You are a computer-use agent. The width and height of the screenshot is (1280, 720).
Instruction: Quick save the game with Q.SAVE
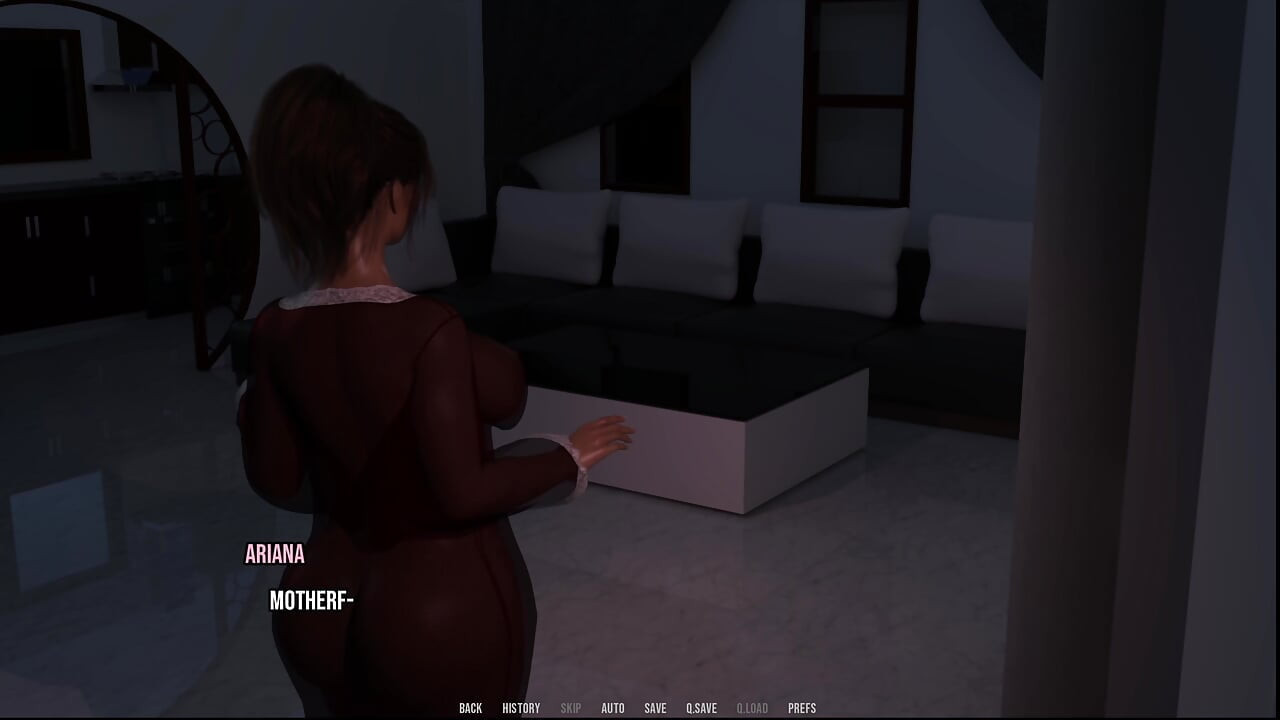[703, 707]
